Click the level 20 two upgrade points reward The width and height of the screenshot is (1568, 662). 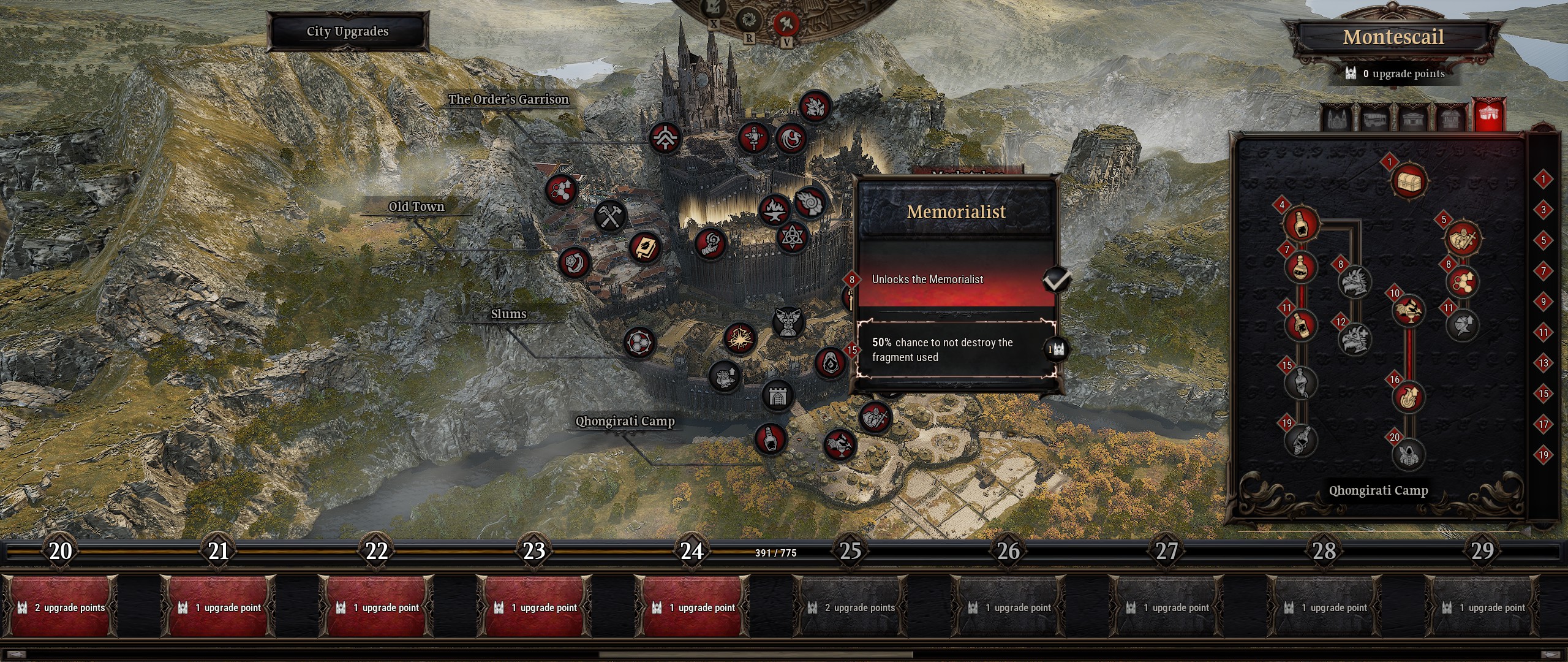click(x=61, y=607)
